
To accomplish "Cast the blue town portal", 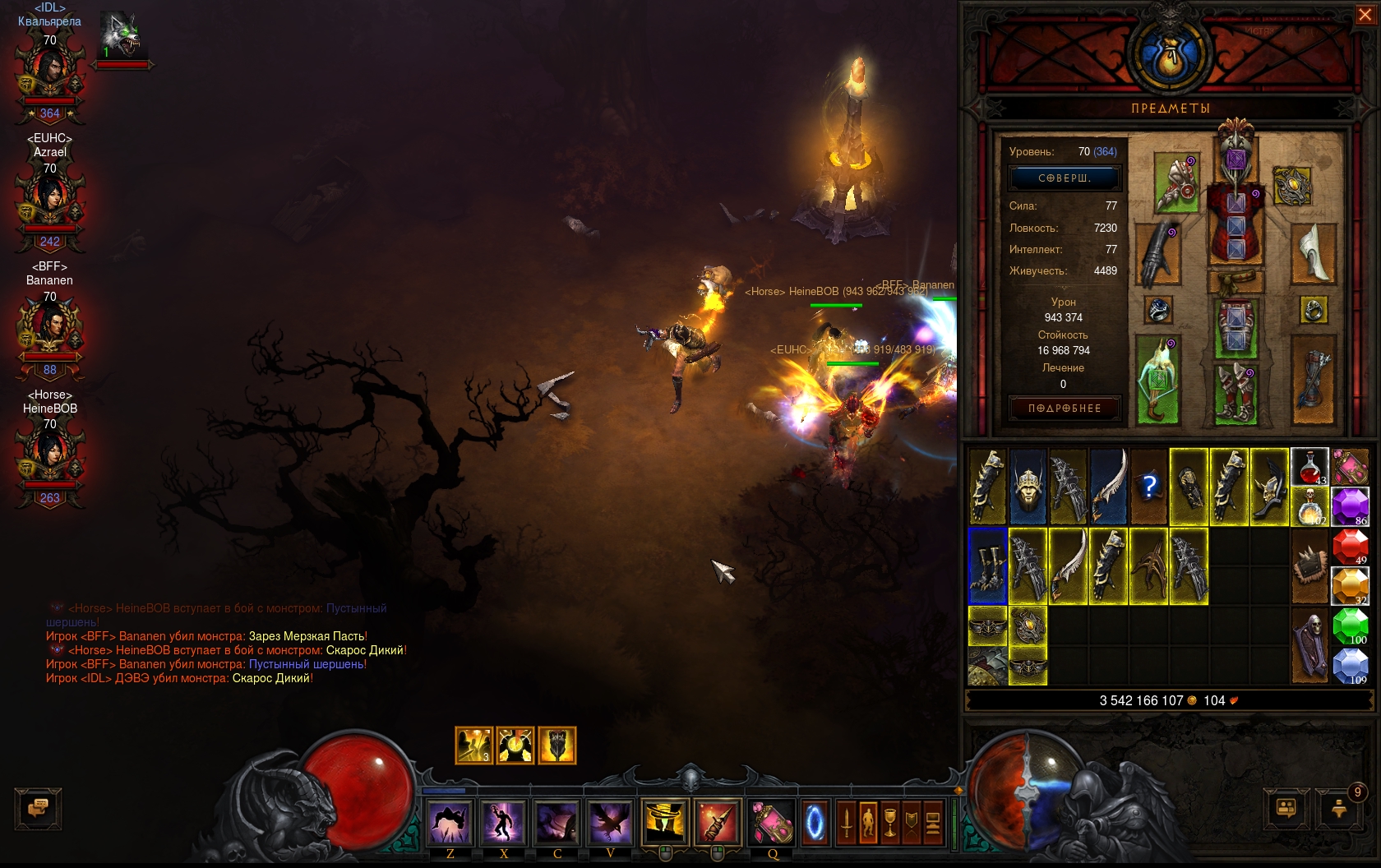I will 815,822.
